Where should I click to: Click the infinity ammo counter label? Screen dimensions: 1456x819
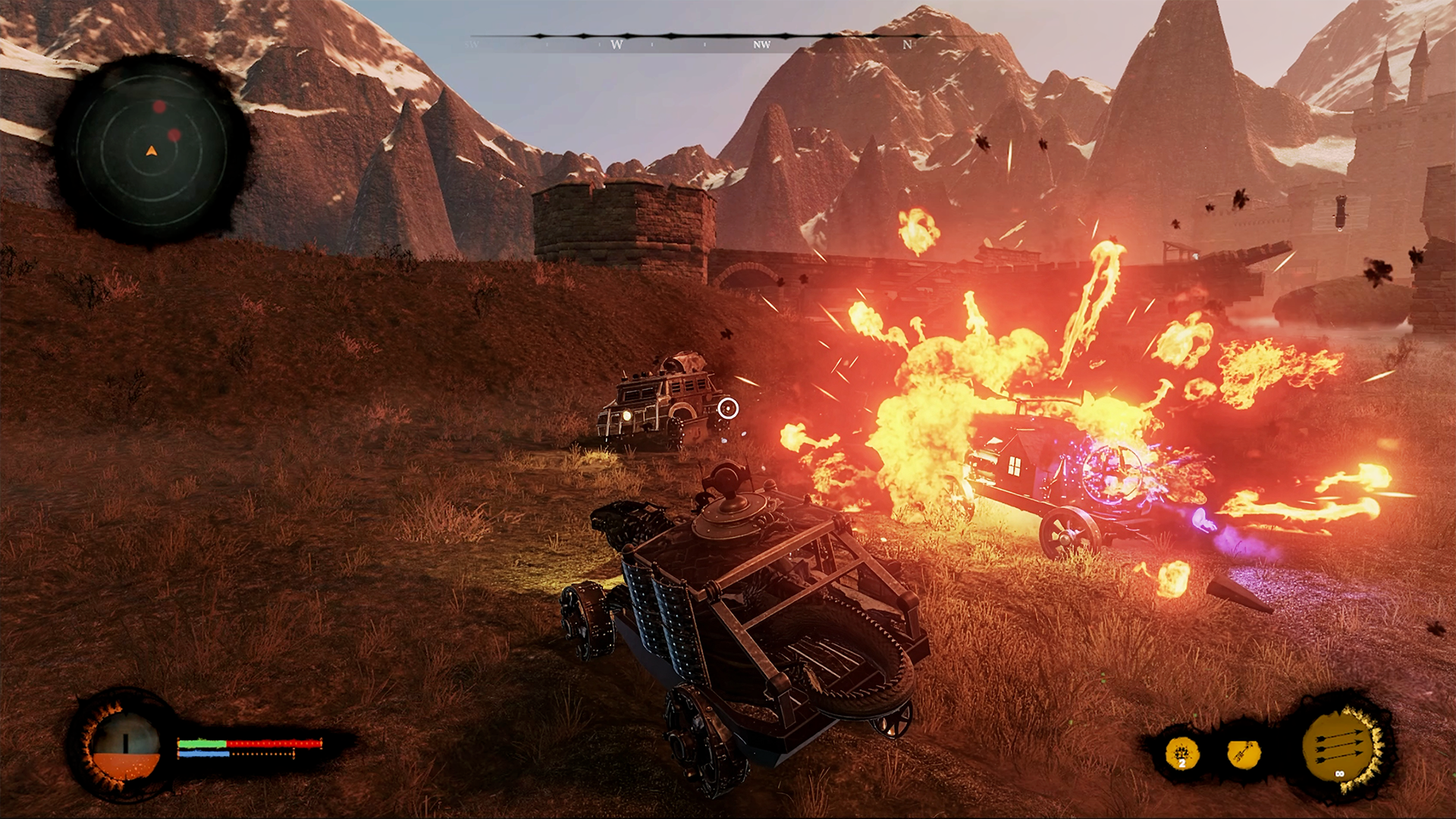[x=1340, y=773]
